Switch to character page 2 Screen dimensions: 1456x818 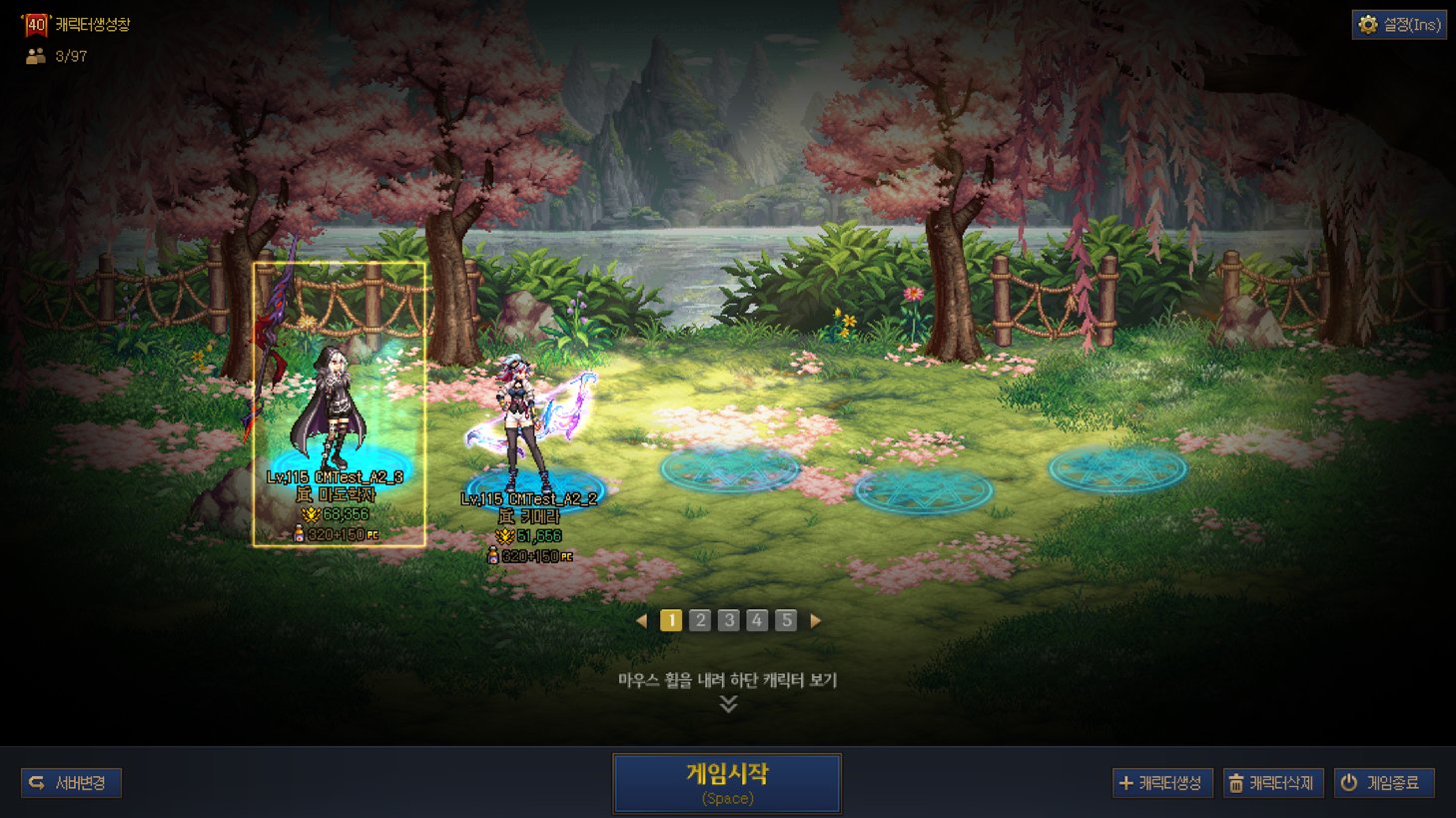[x=700, y=620]
